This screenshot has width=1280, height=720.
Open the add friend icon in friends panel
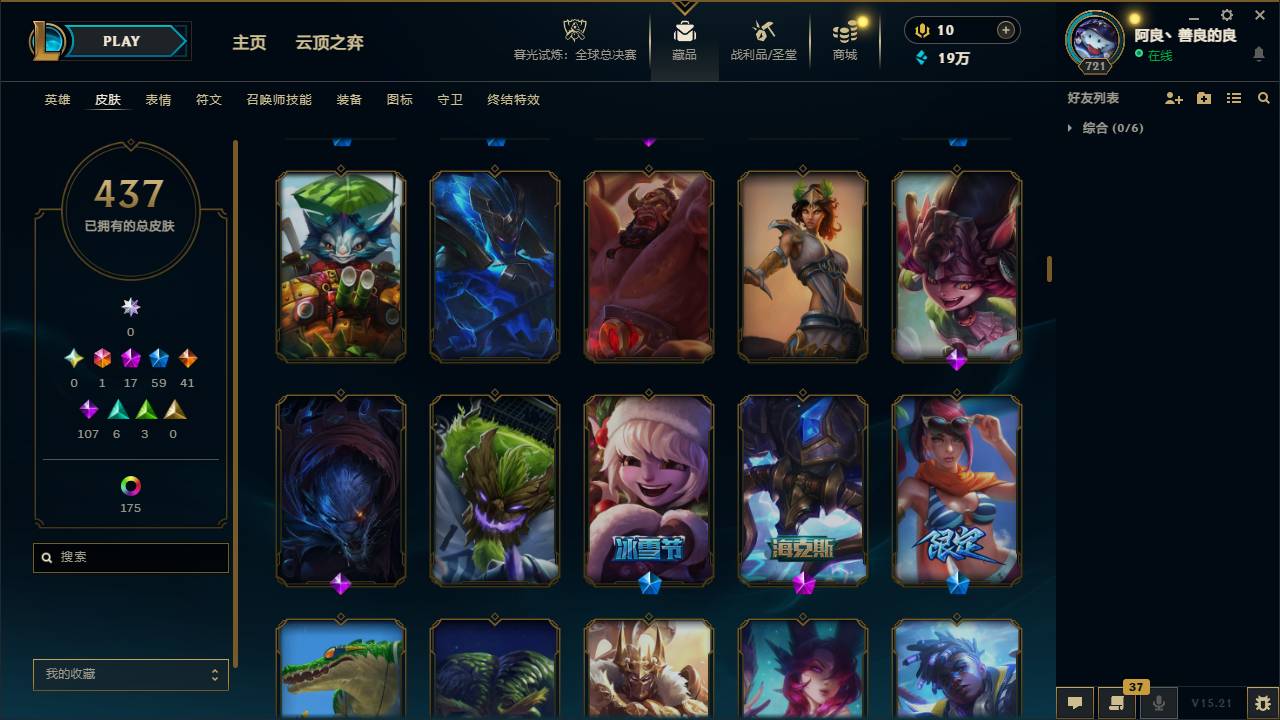pos(1170,97)
